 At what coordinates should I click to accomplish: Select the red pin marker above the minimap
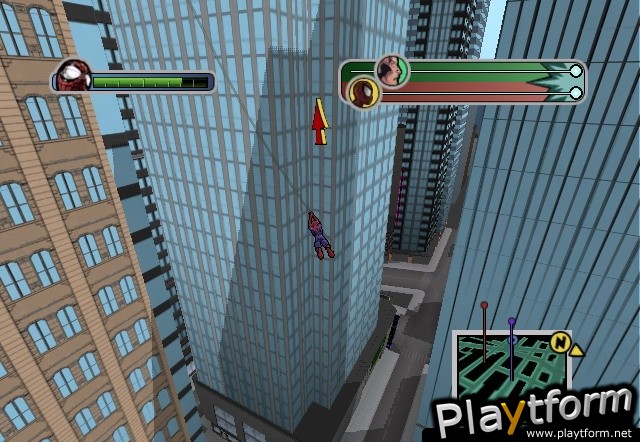point(484,305)
